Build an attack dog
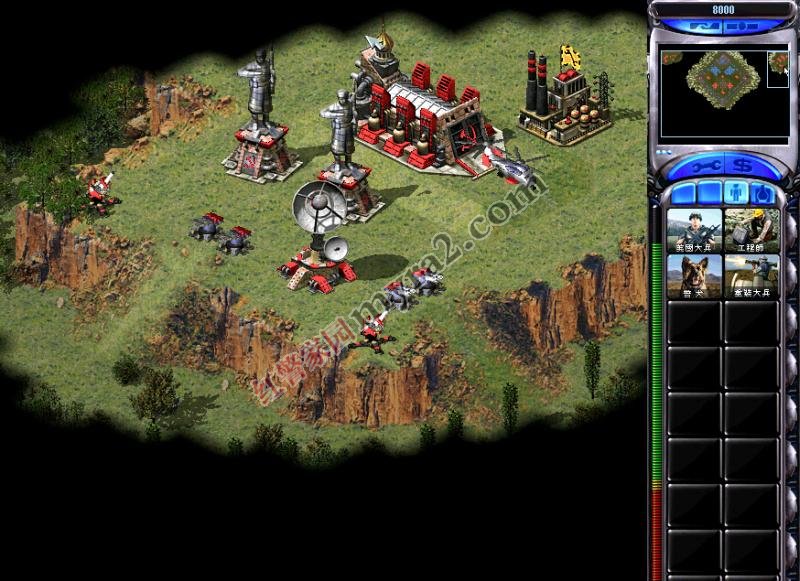Screen dimensions: 800x581 click(x=694, y=278)
